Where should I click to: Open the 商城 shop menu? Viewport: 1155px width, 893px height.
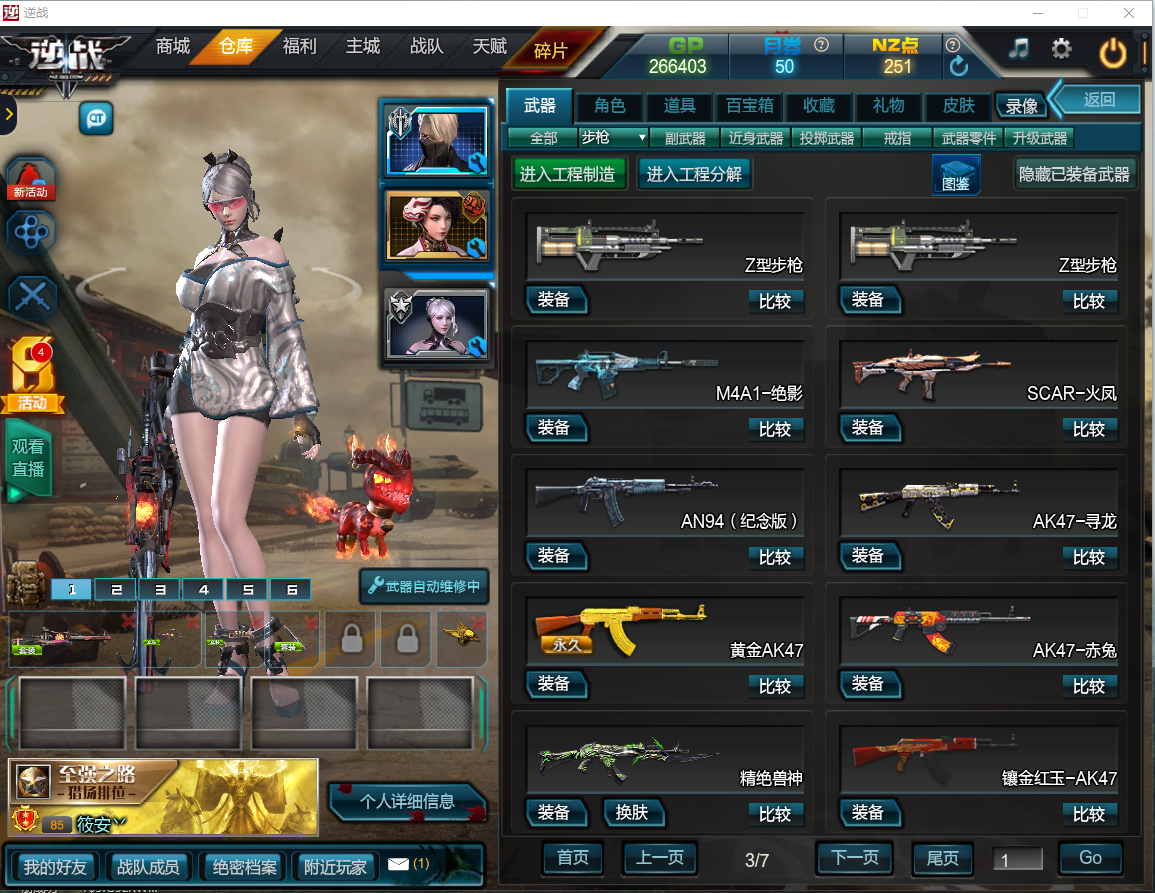(172, 47)
